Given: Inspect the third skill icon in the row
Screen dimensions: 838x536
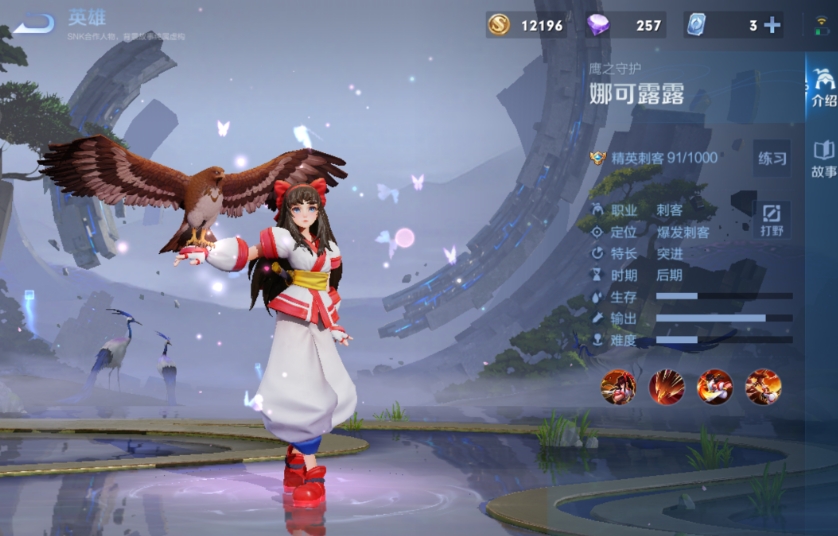Looking at the screenshot, I should point(714,386).
